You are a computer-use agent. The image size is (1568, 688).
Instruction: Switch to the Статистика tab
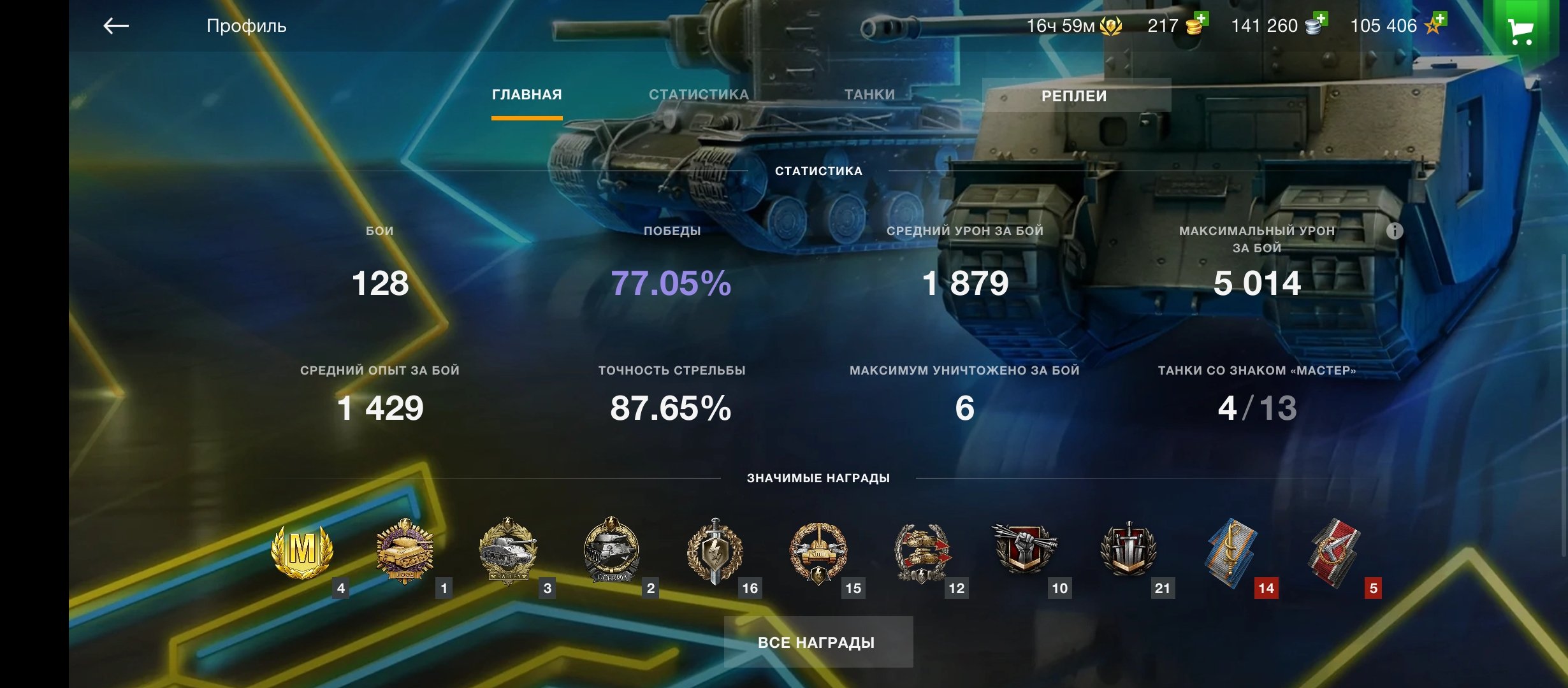(699, 95)
